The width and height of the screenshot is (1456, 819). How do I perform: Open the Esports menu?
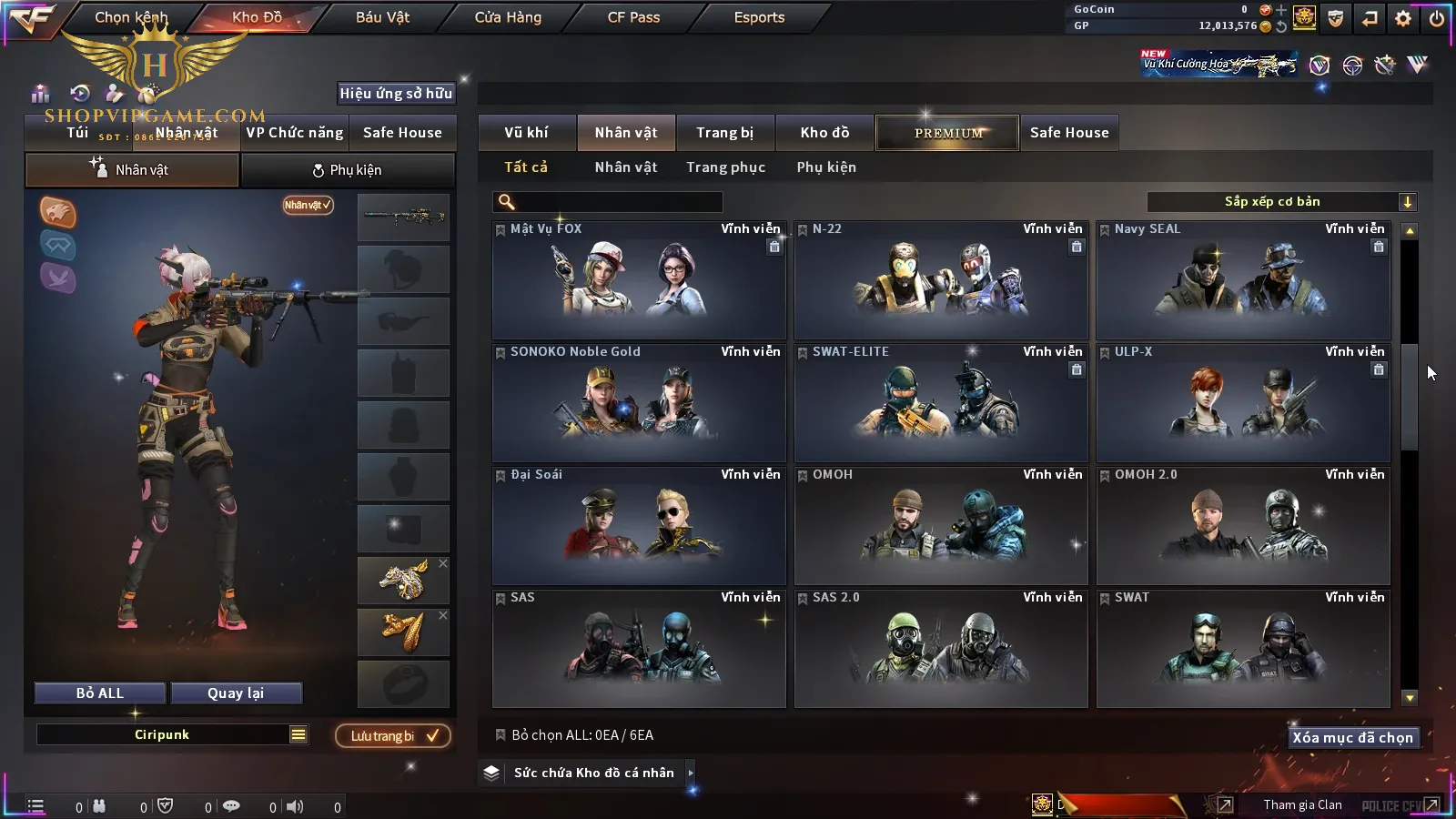759,17
